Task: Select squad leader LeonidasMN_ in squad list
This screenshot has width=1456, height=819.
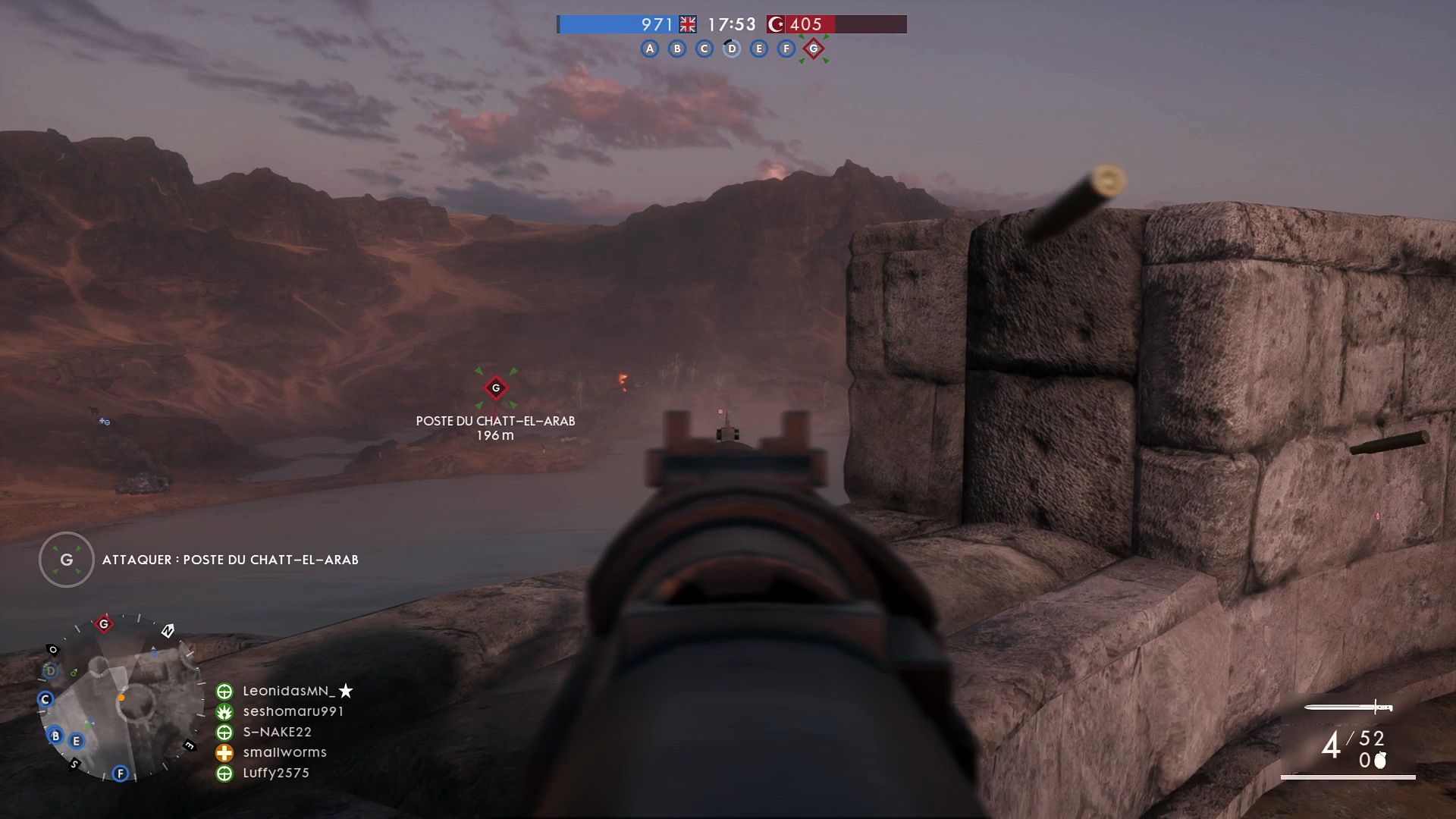Action: (288, 691)
